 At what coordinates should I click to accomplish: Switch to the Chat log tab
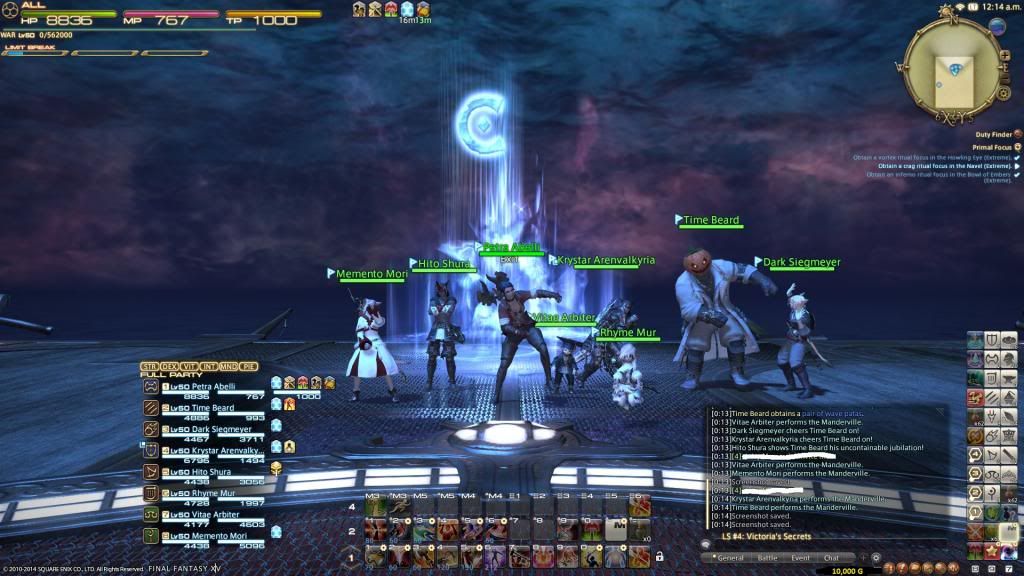point(831,558)
